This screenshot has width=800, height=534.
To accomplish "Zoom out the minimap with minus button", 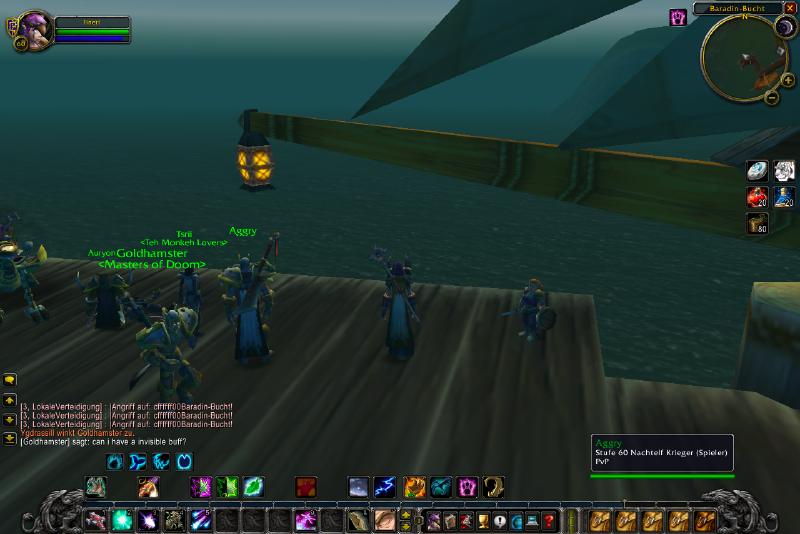I will (772, 97).
